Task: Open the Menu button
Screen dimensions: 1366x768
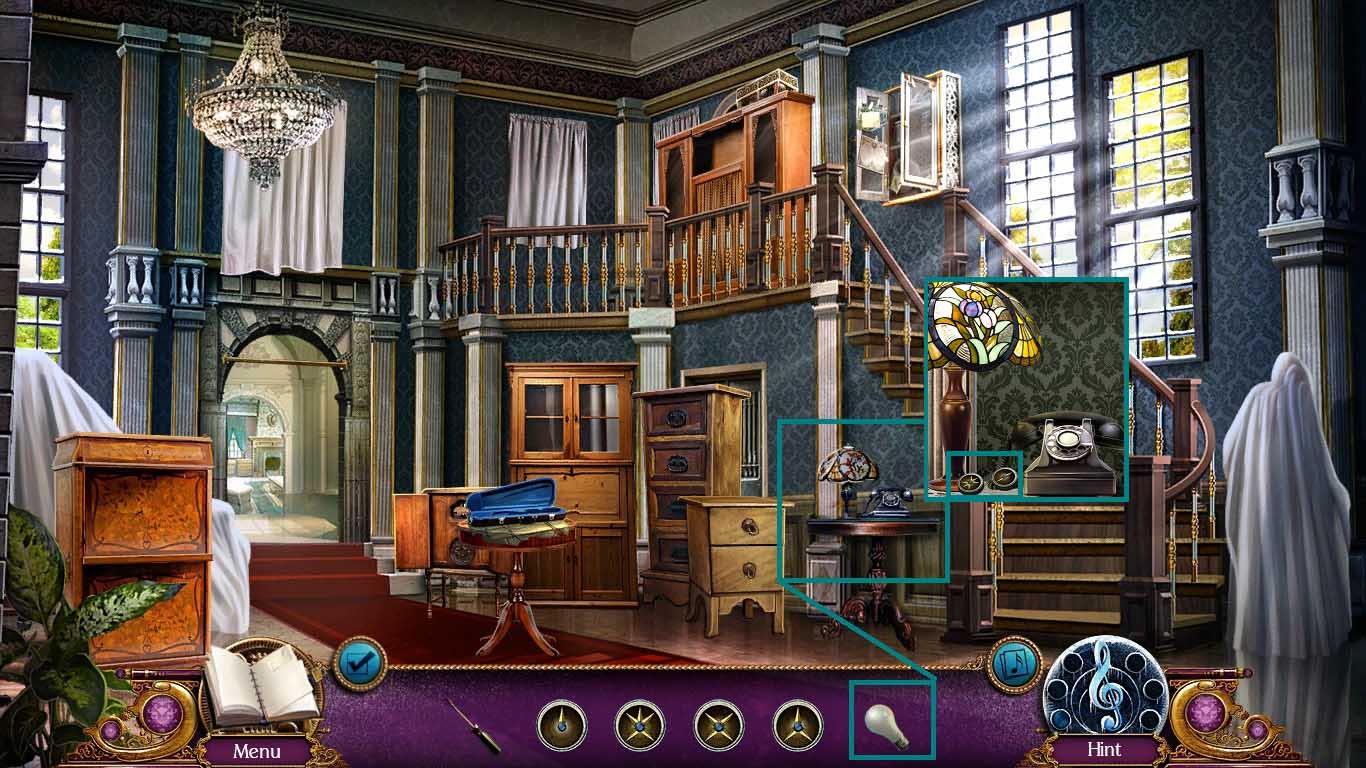Action: 257,750
